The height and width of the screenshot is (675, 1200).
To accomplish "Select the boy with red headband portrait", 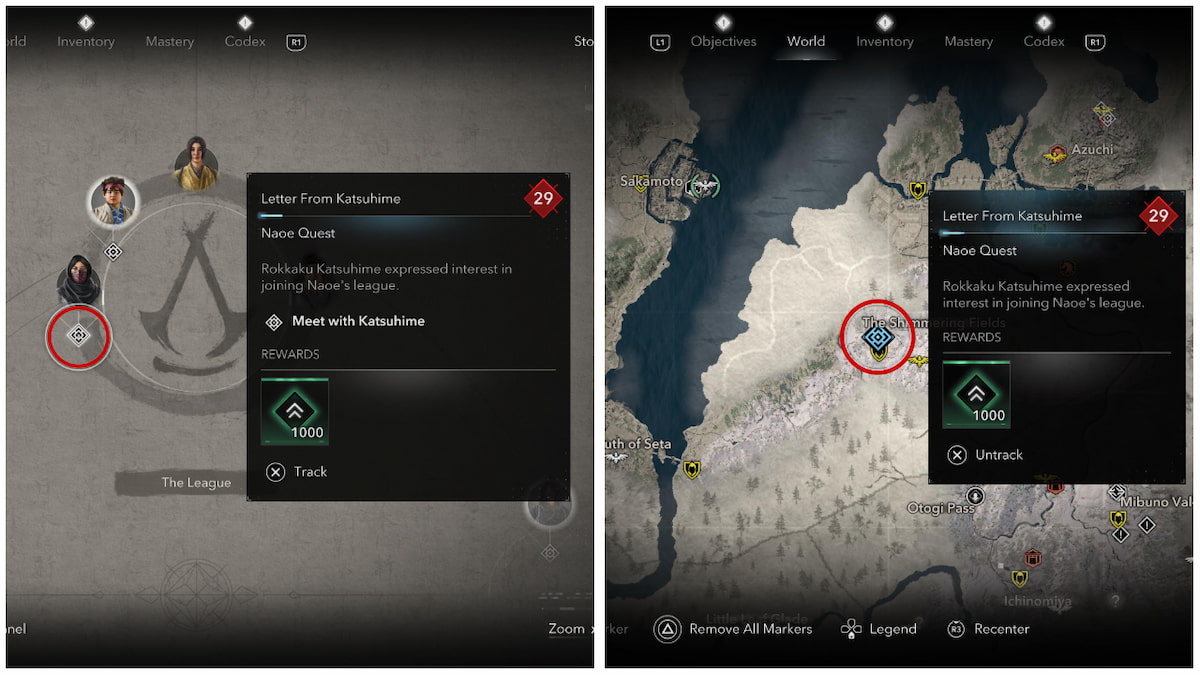I will click(x=112, y=201).
